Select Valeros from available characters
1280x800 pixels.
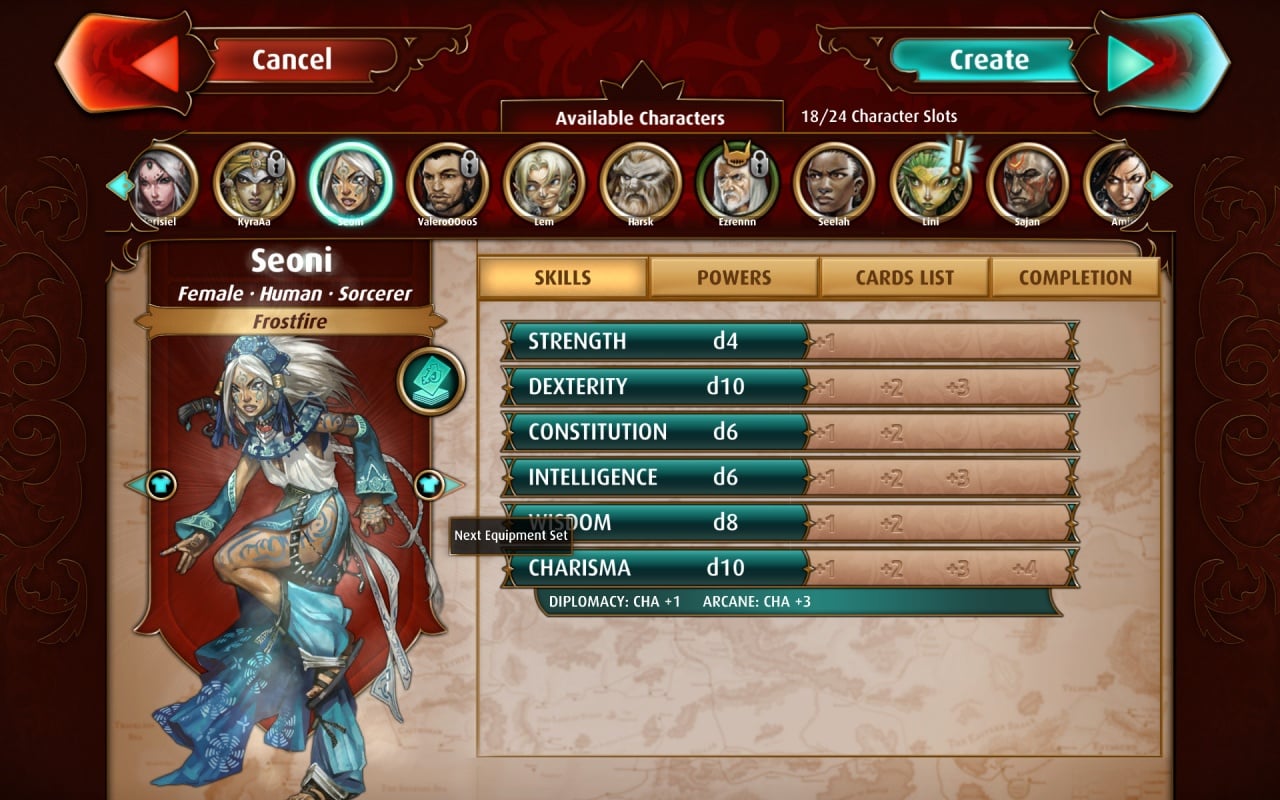[447, 181]
